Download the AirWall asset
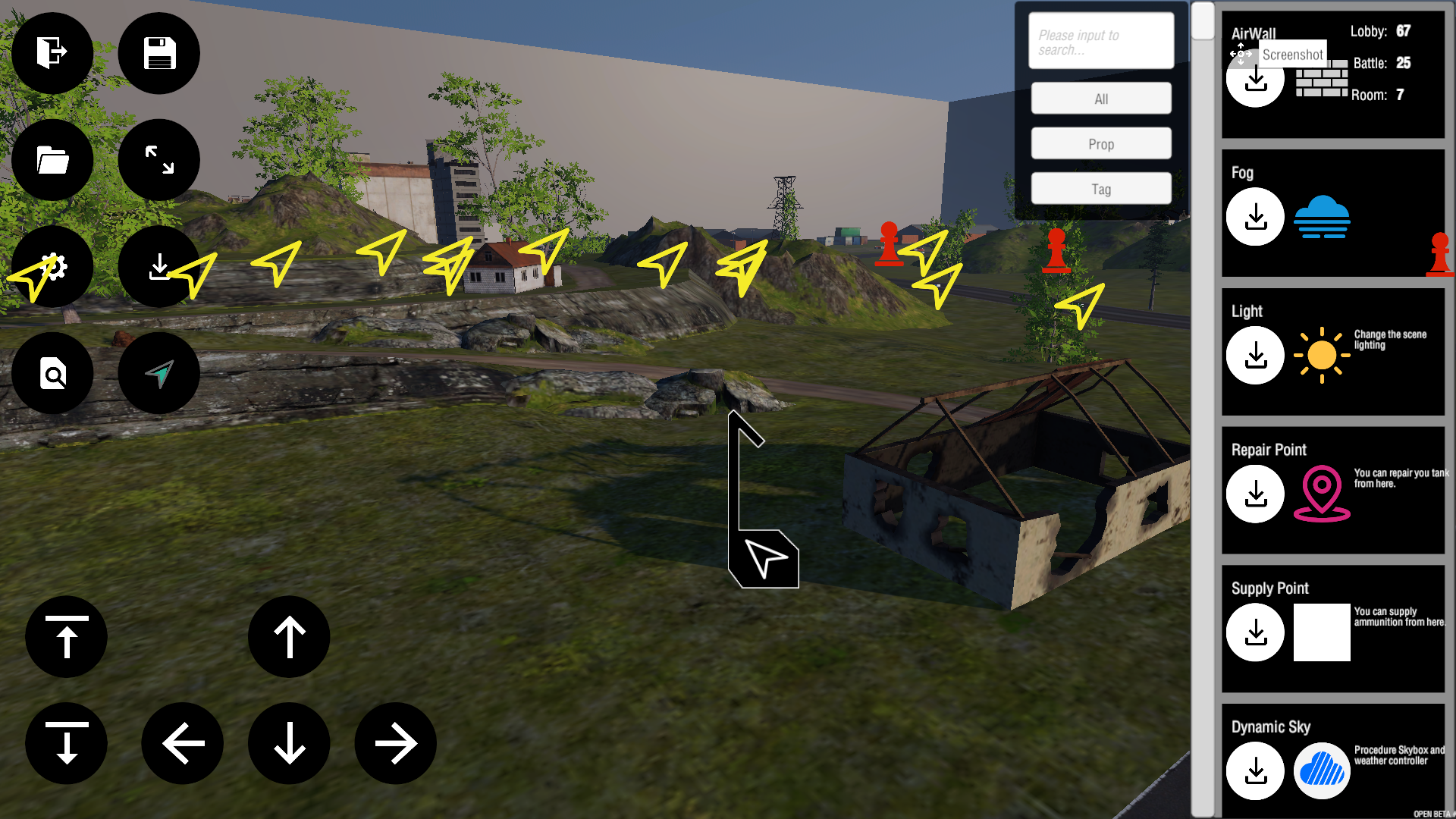 pyautogui.click(x=1255, y=78)
